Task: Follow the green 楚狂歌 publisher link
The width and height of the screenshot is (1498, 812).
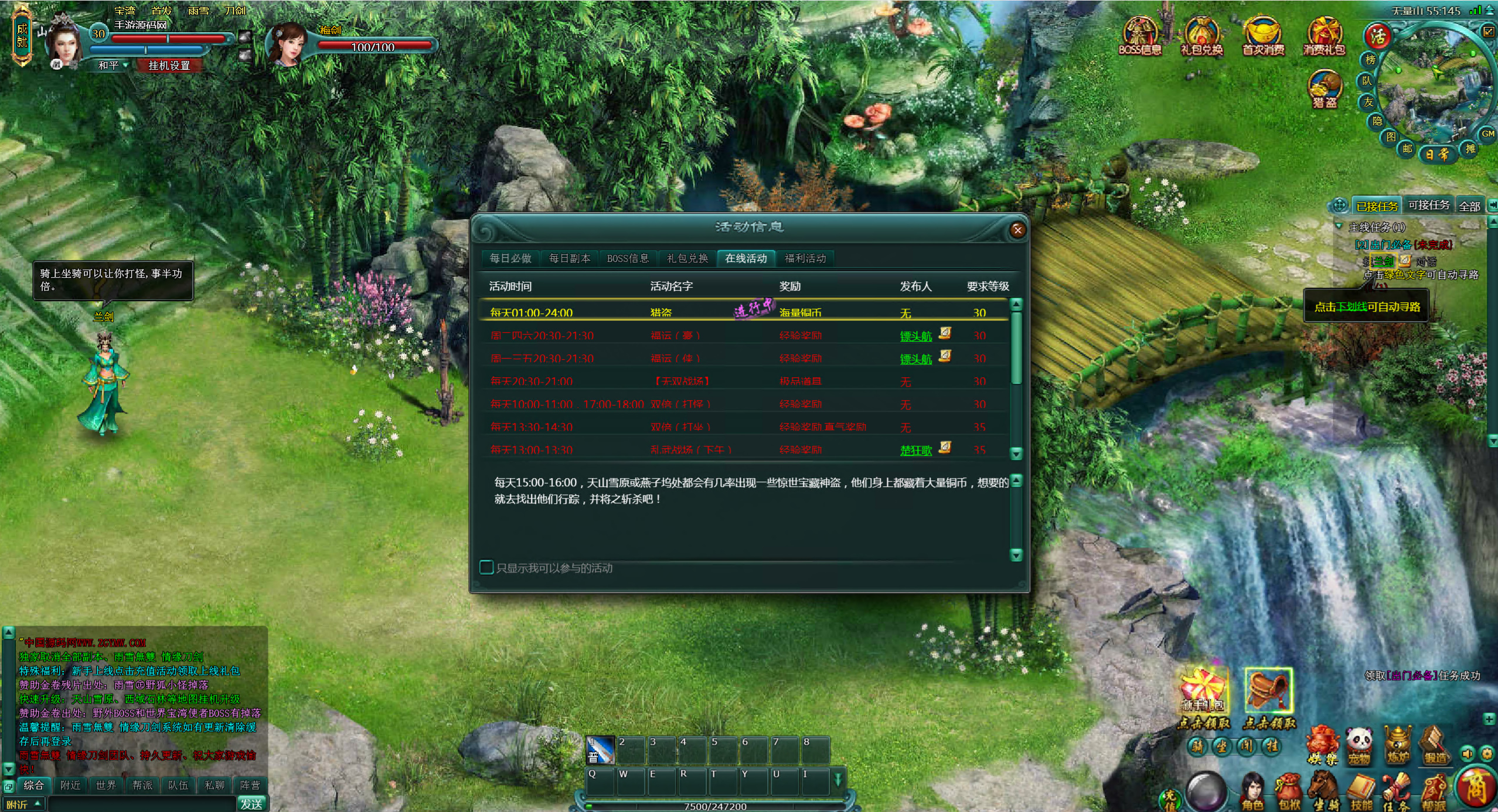Action: [916, 450]
